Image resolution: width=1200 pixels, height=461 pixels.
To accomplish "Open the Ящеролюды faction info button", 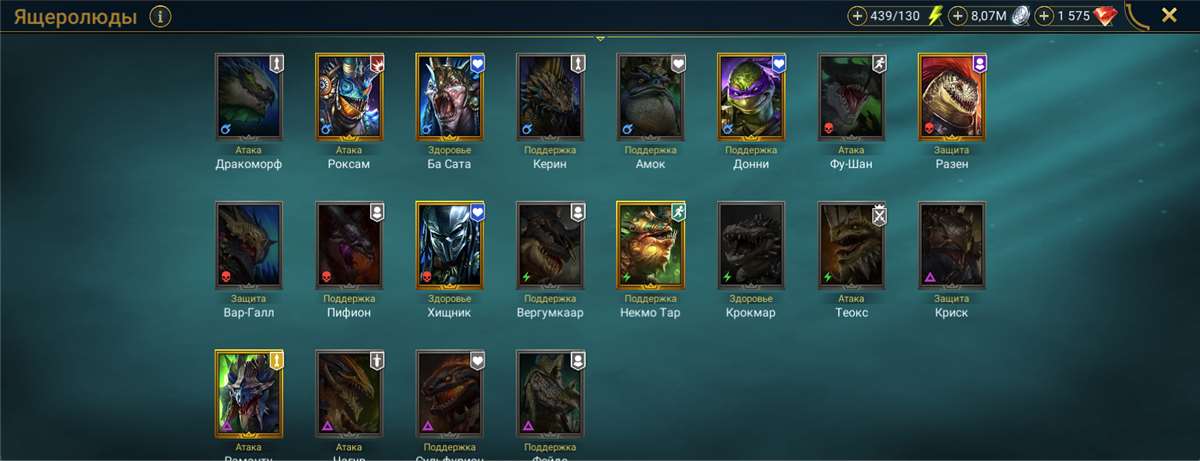I will [x=160, y=16].
